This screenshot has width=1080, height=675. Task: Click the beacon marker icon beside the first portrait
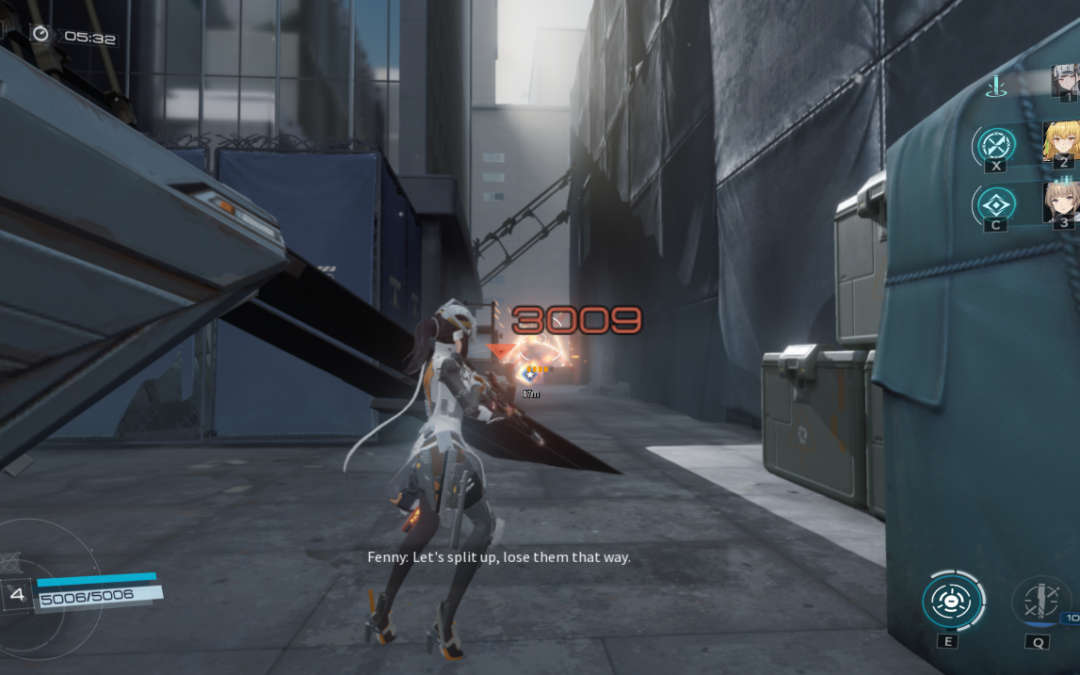[x=995, y=86]
